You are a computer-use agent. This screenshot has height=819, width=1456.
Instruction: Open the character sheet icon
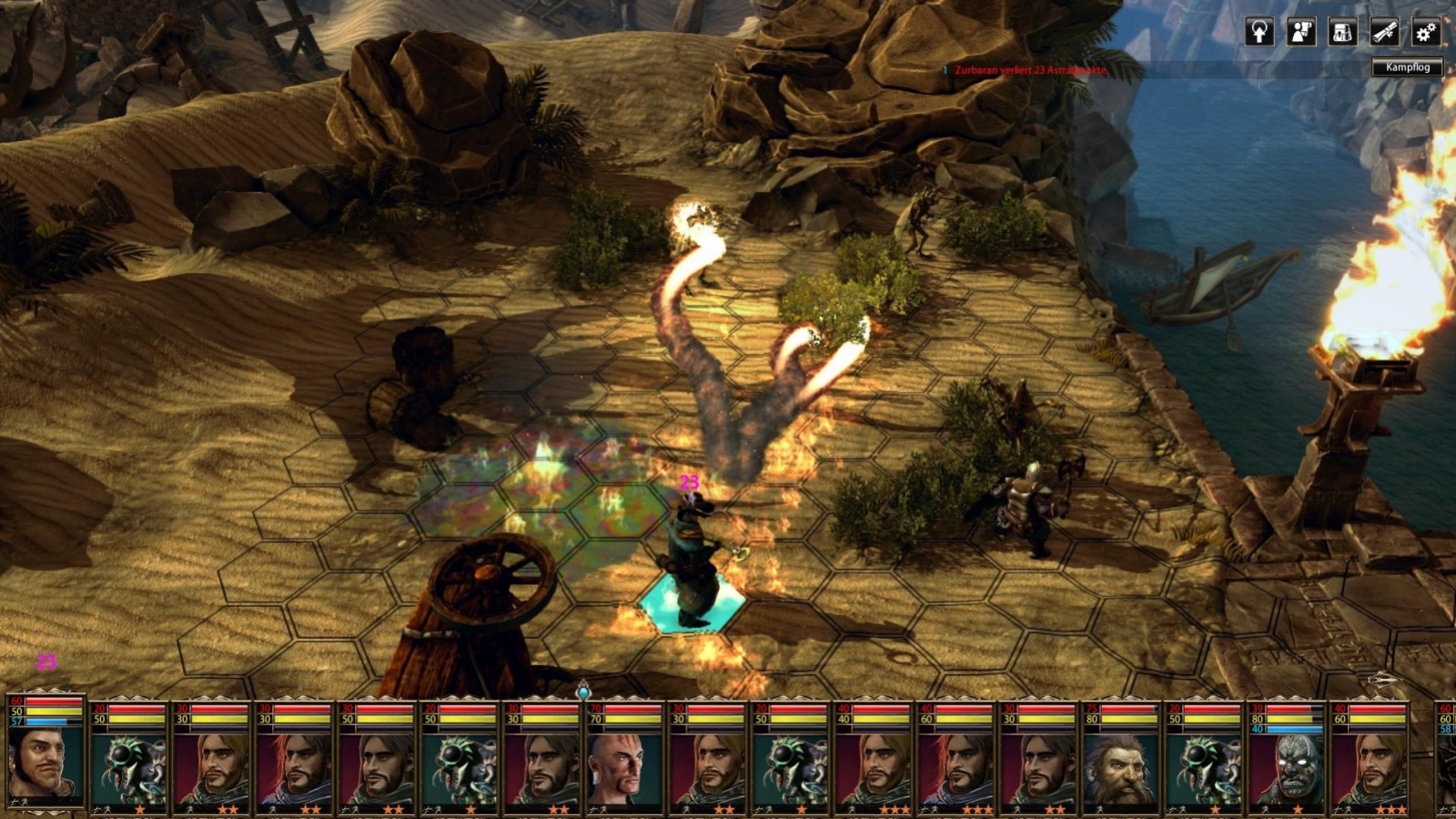coord(1303,33)
